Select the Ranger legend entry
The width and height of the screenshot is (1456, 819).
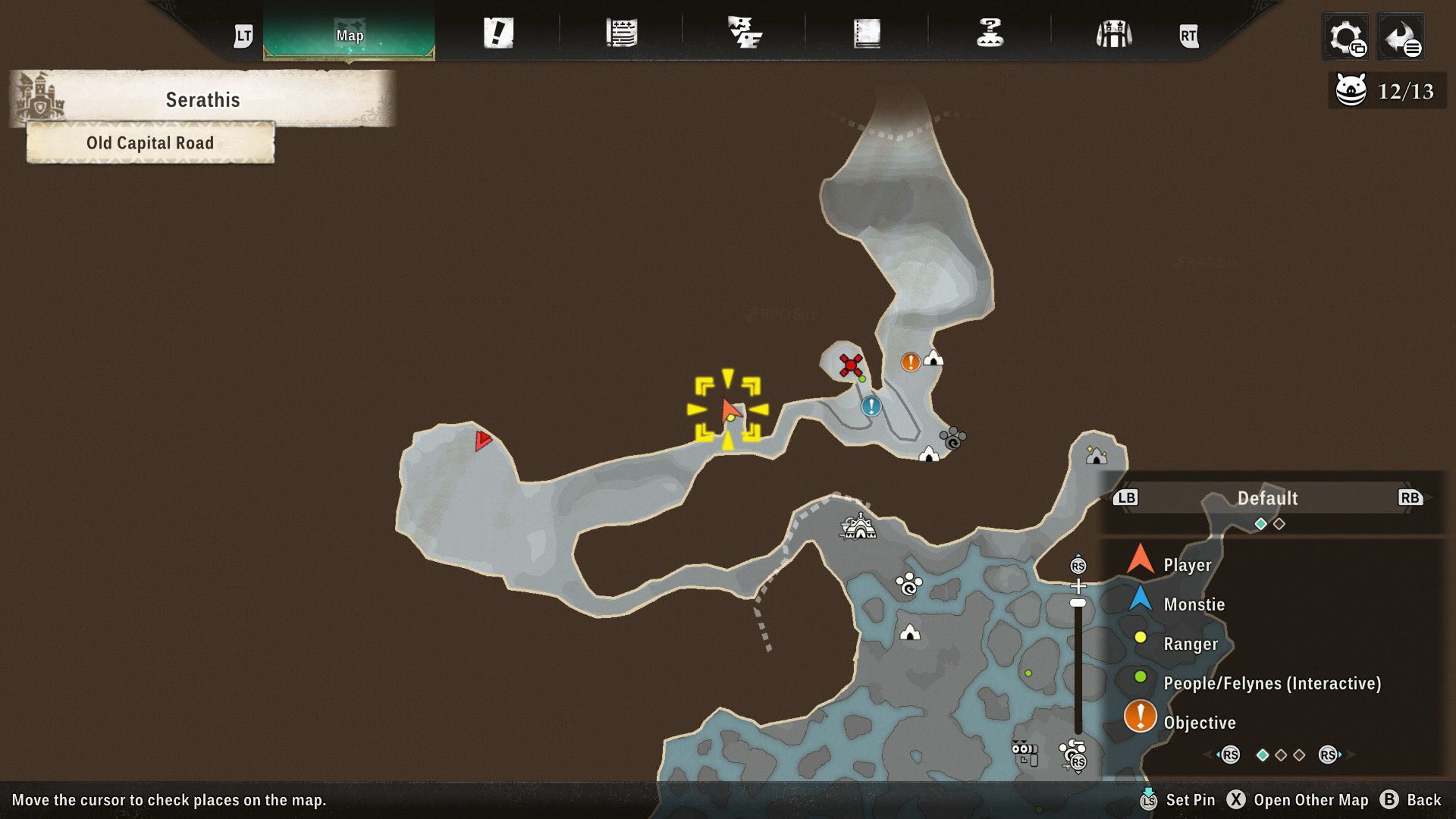[x=1191, y=644]
